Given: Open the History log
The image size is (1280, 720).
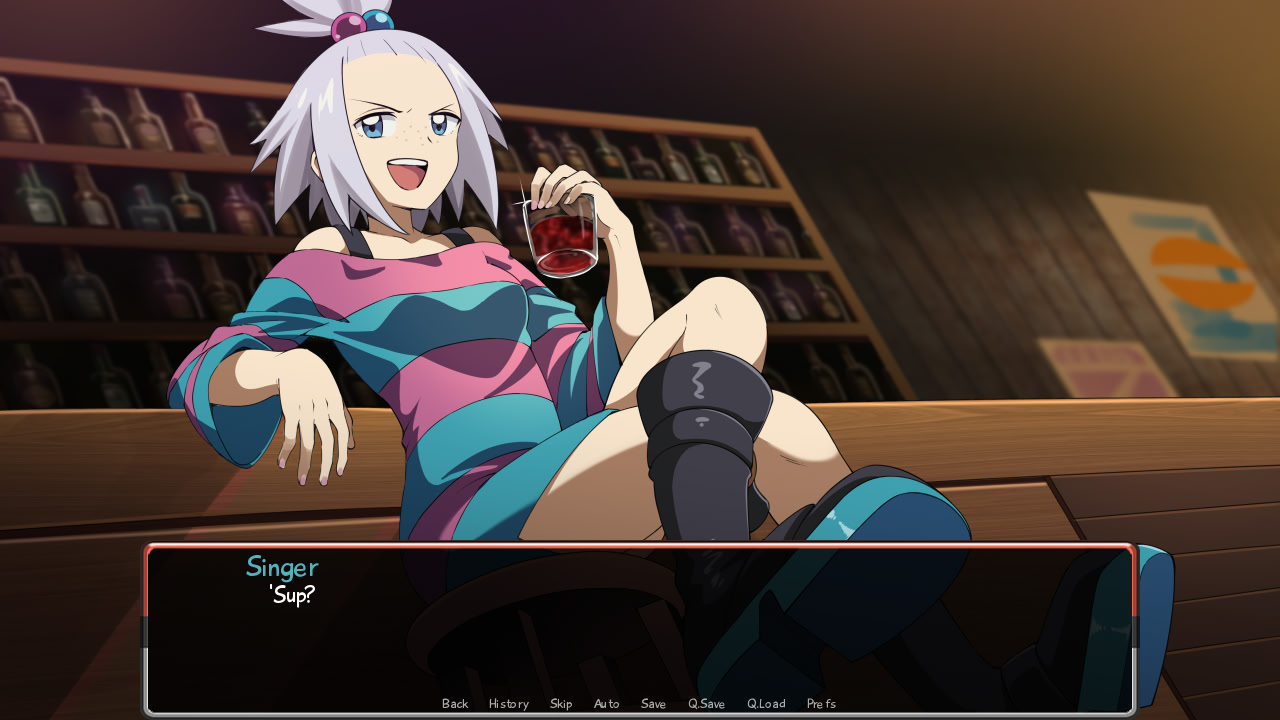Looking at the screenshot, I should [508, 703].
